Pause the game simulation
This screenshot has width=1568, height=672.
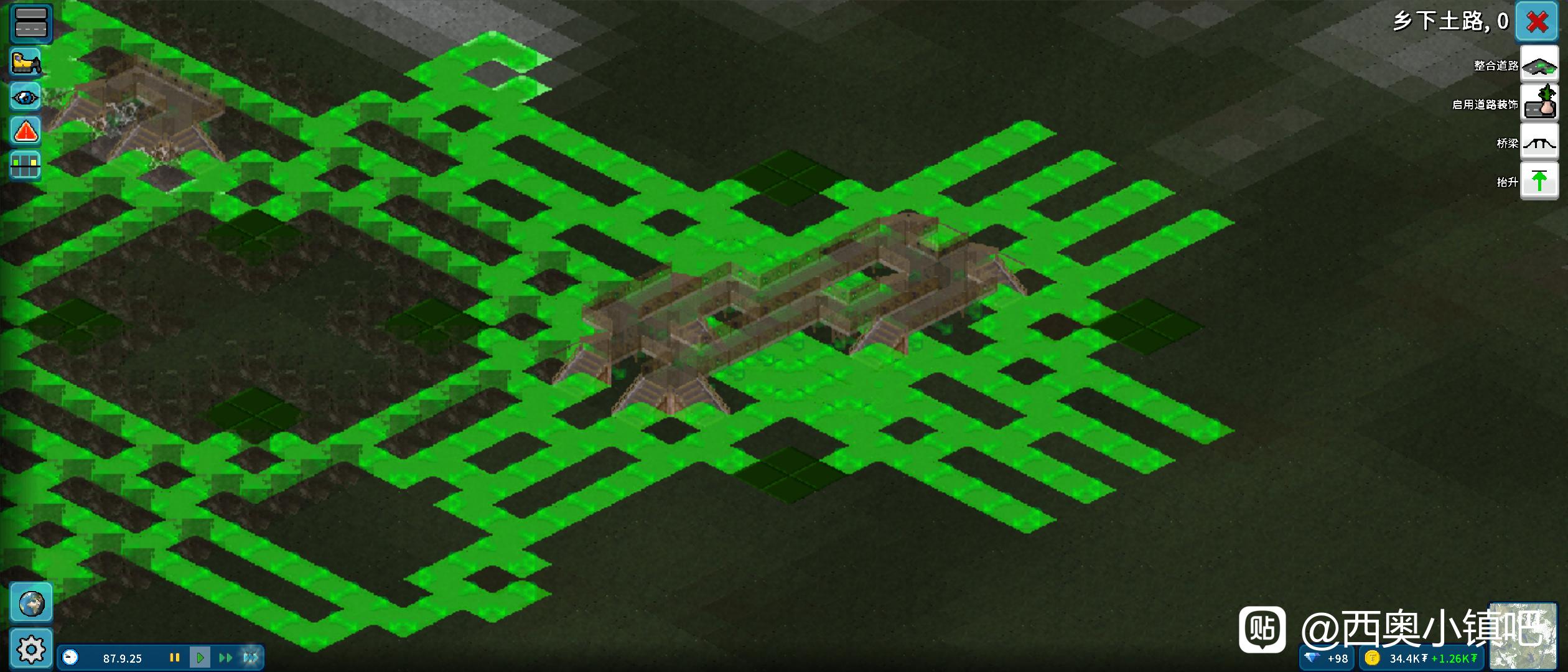point(175,658)
